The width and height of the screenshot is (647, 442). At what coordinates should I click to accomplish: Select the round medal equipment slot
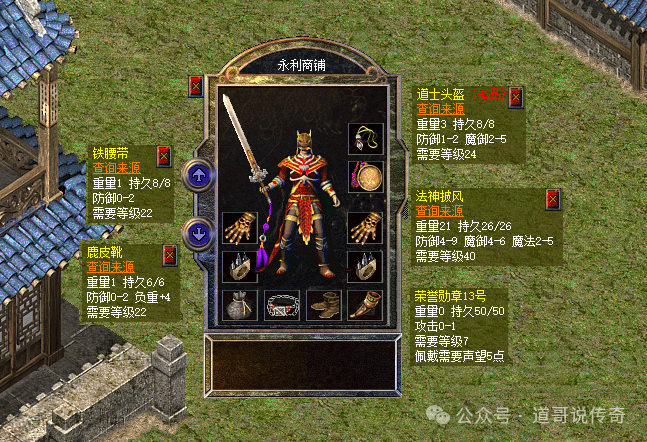click(x=364, y=177)
